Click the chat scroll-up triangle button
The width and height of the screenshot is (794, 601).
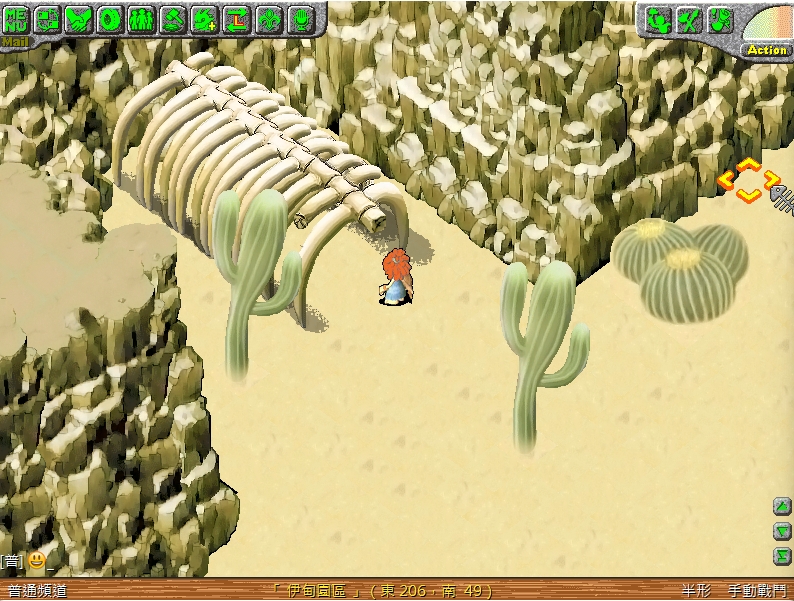(782, 506)
